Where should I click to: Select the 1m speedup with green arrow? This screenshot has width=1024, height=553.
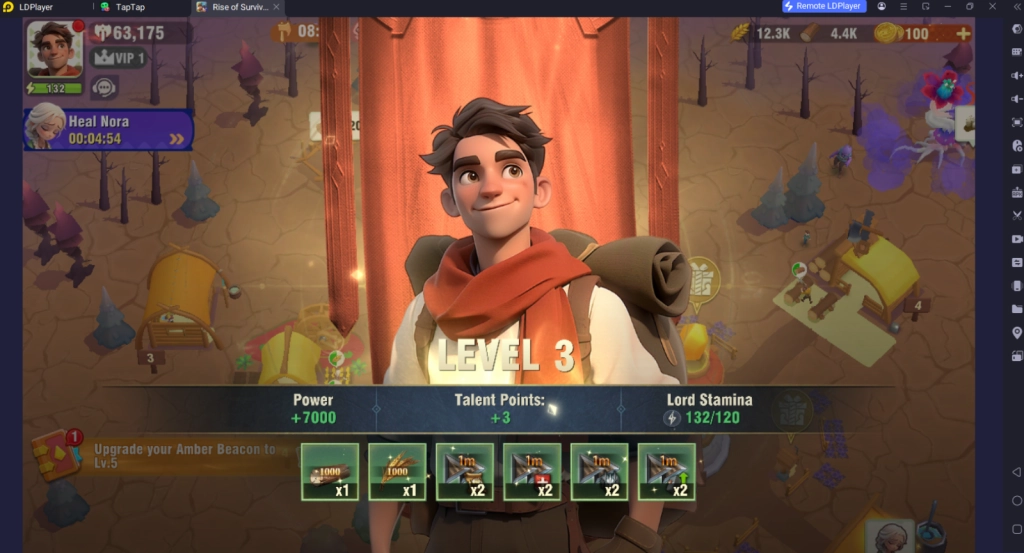tap(666, 471)
